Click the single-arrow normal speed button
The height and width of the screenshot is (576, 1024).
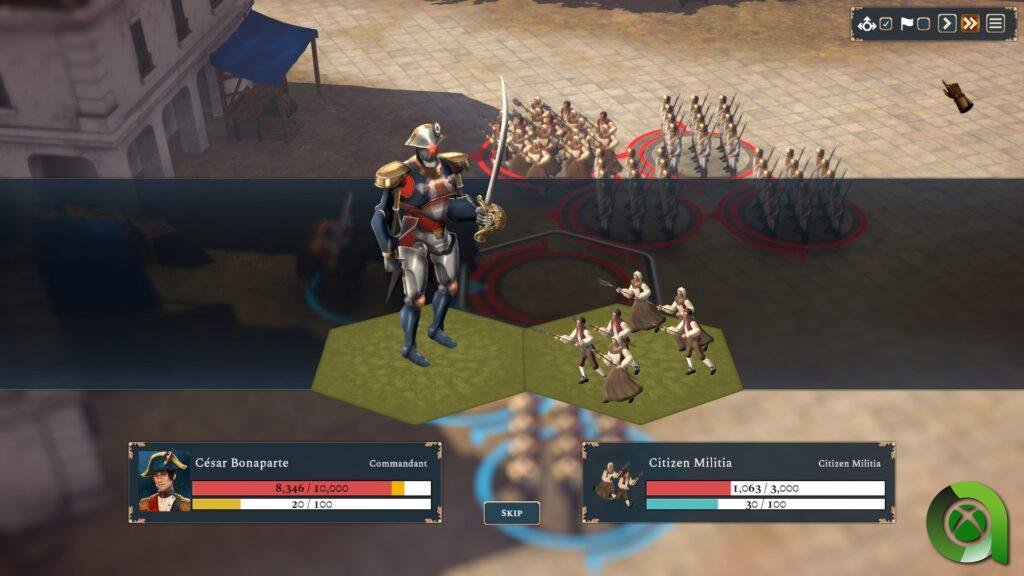946,24
